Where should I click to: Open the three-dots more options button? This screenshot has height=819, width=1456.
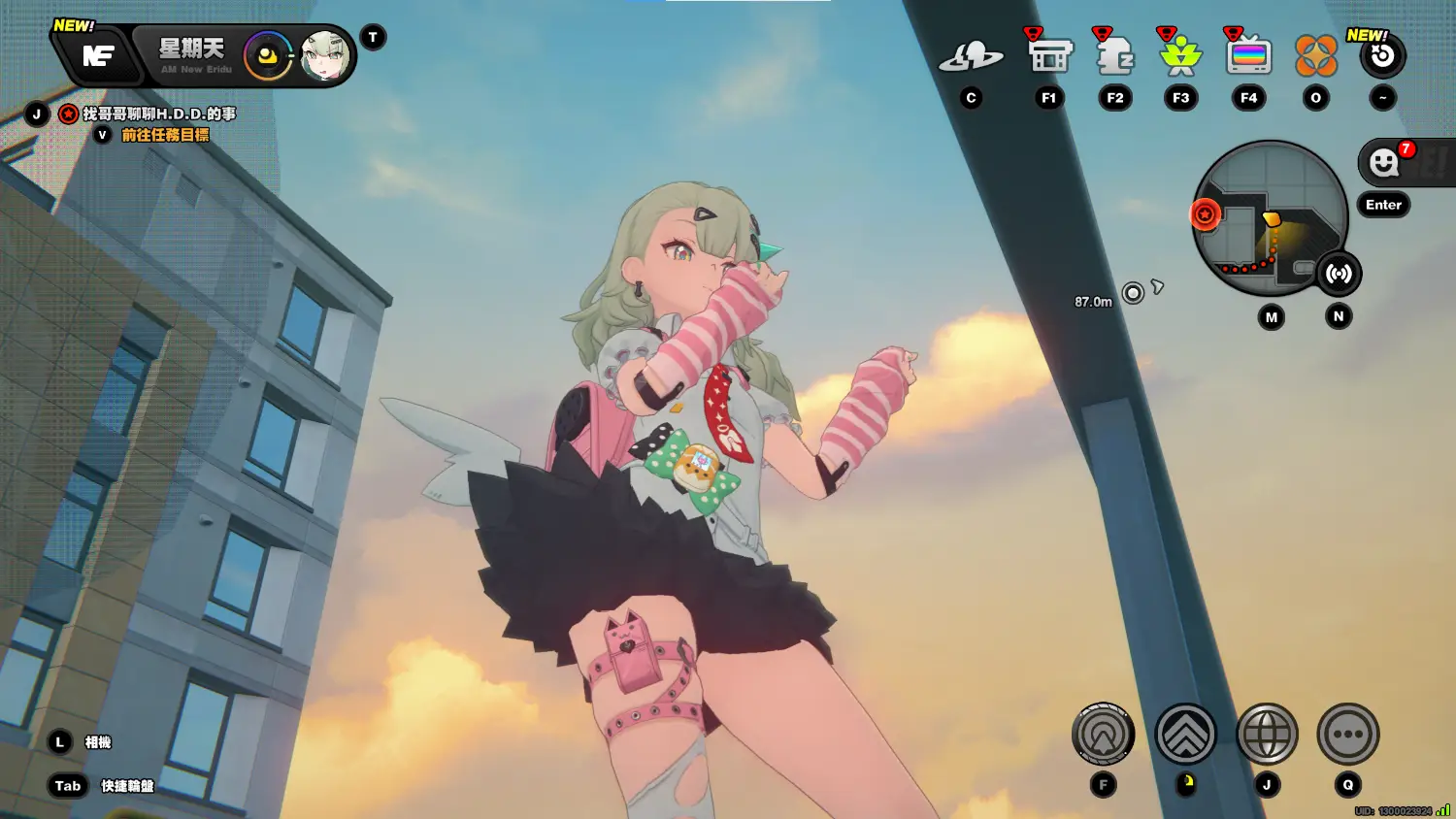click(1347, 735)
